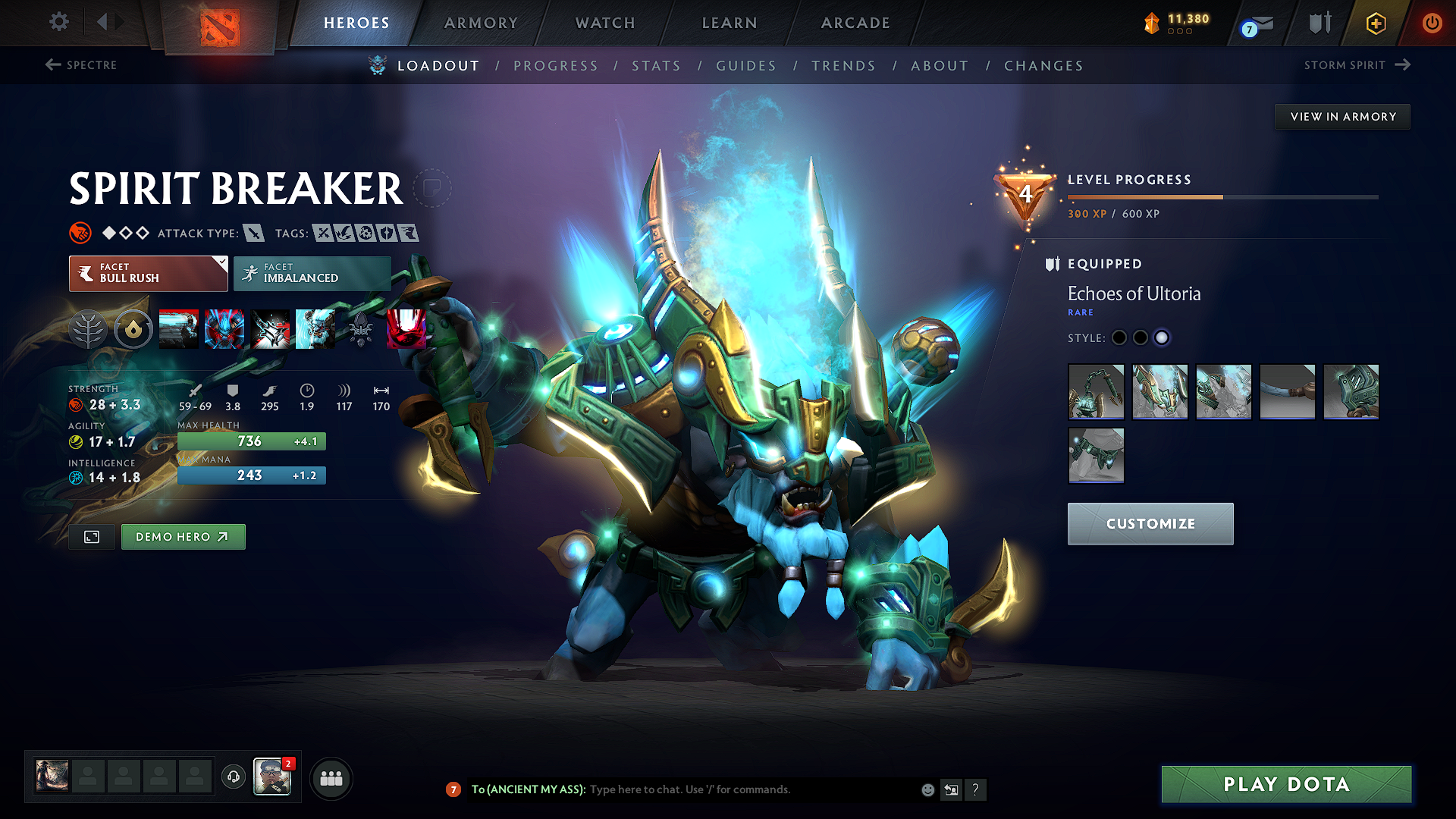Open the attack type melee icon

pos(253,233)
